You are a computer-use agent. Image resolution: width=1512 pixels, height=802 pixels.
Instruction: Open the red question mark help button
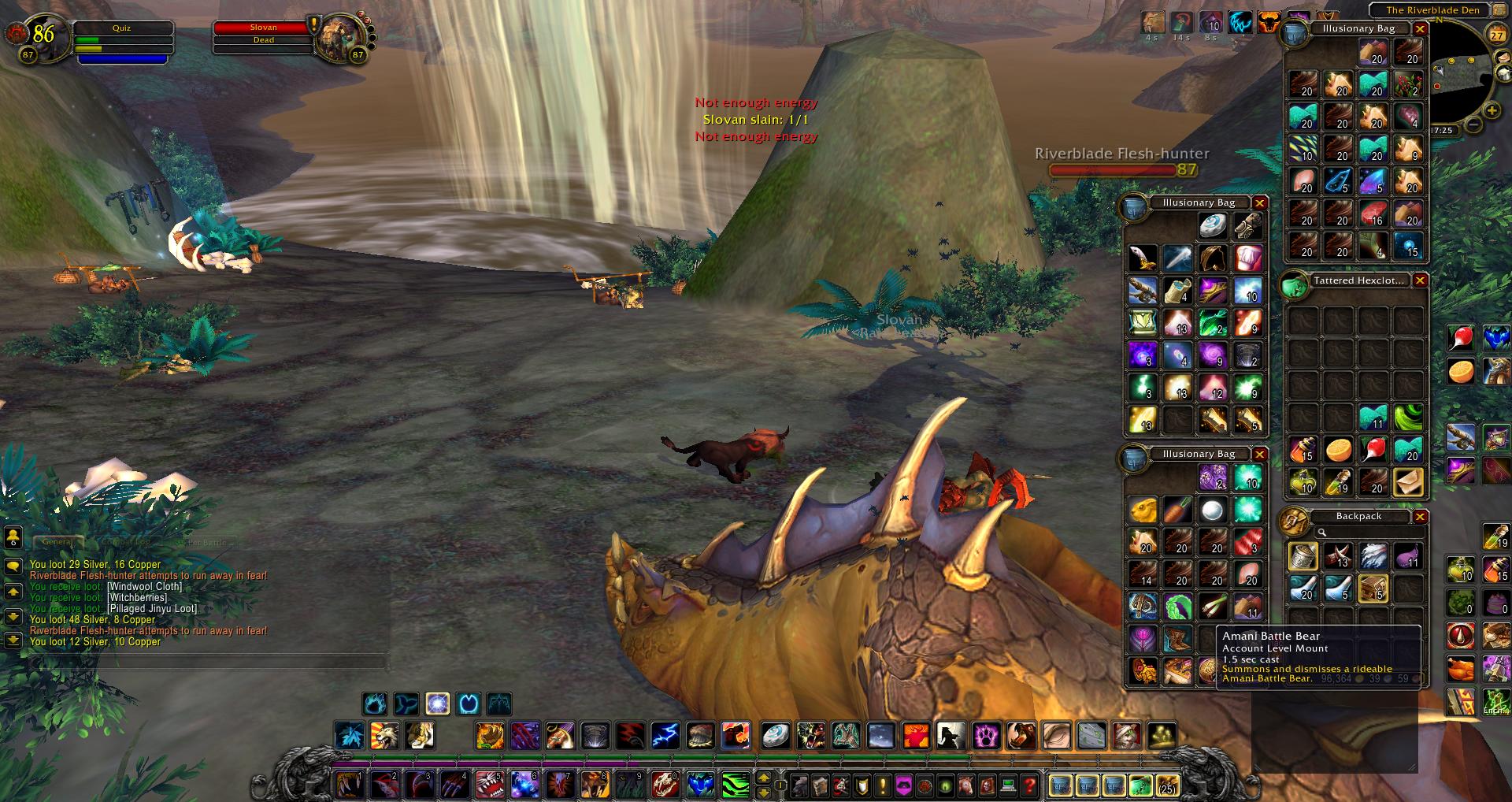1029,785
